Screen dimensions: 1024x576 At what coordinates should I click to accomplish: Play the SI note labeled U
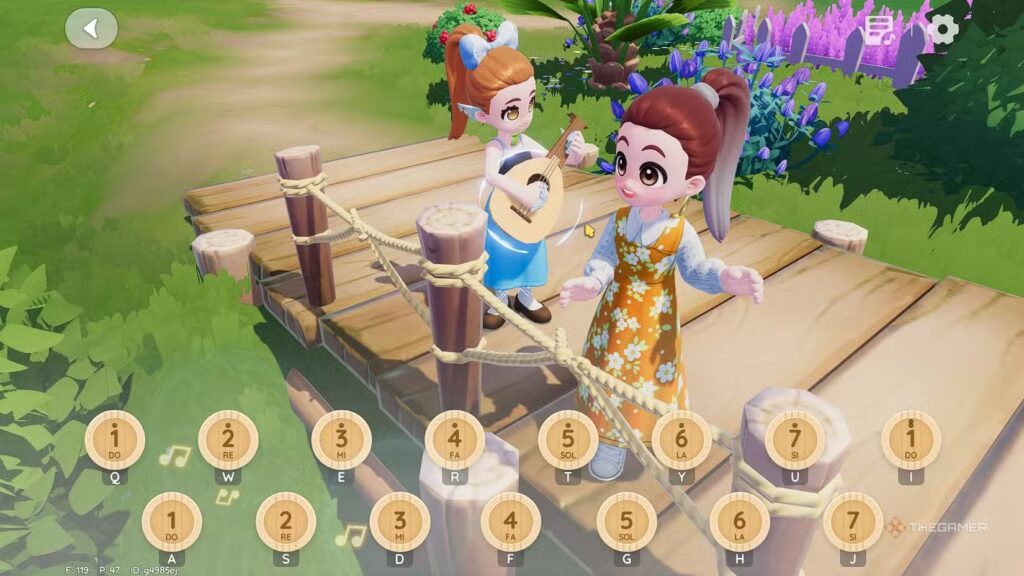point(795,440)
